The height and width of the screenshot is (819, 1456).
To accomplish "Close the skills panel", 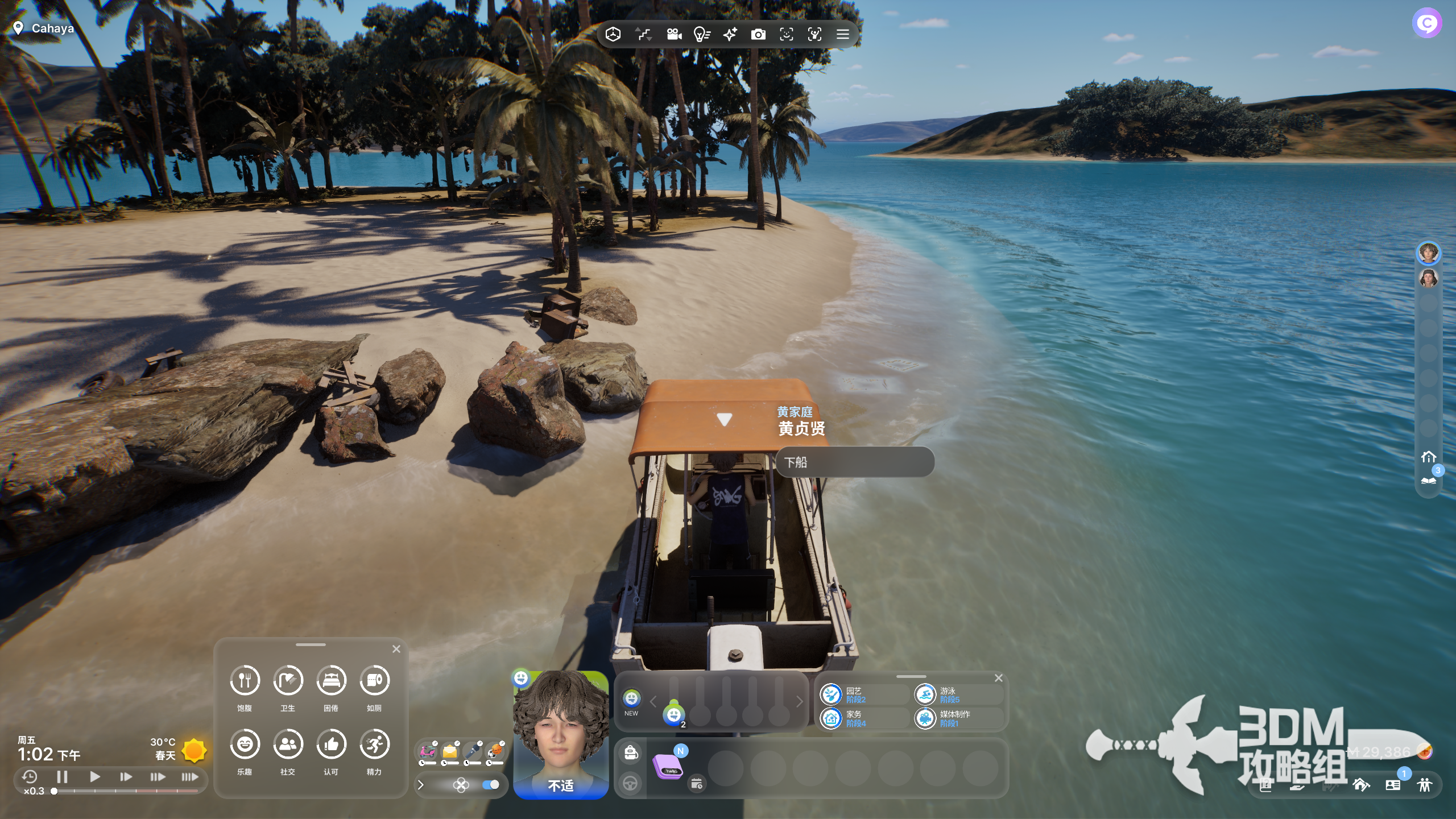I will coord(998,678).
